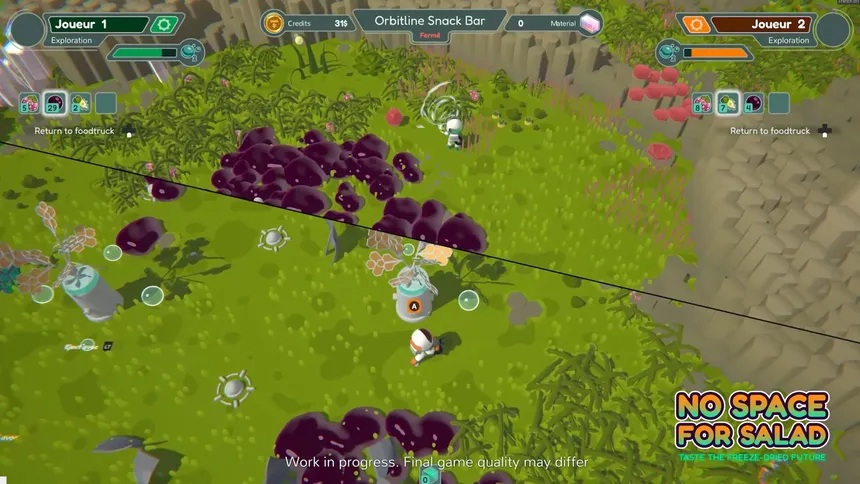The image size is (860, 484).
Task: Open Joueur 2's orange gear settings
Action: [694, 24]
